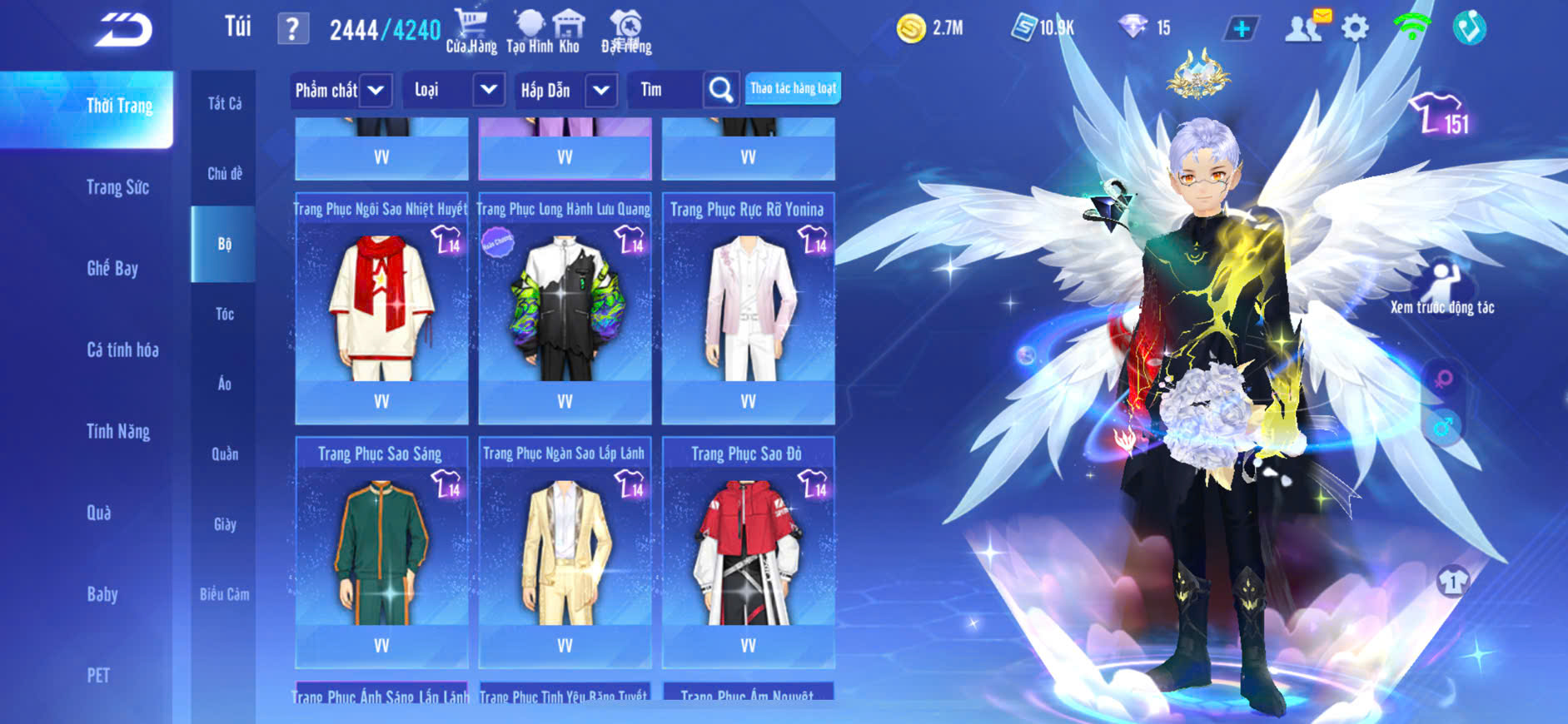Screen dimensions: 1568x724
Task: Open the Cửa Hàng shop
Action: pyautogui.click(x=471, y=31)
